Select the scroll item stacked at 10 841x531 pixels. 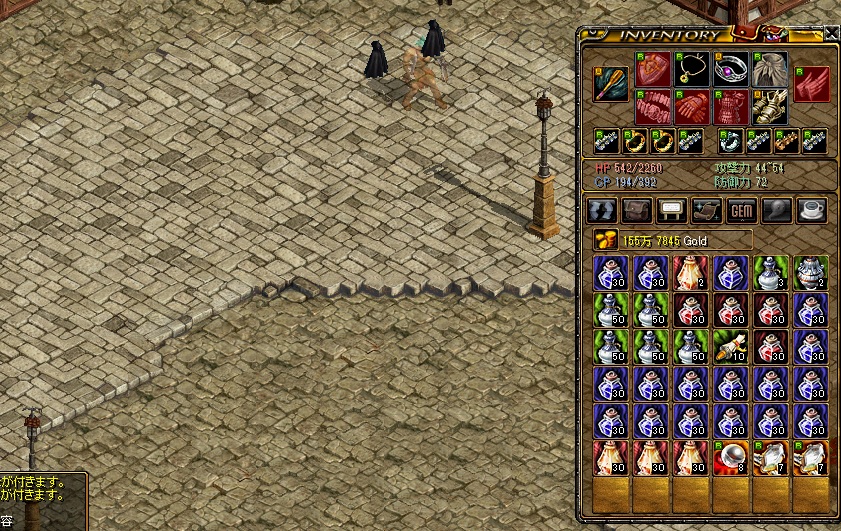(731, 347)
